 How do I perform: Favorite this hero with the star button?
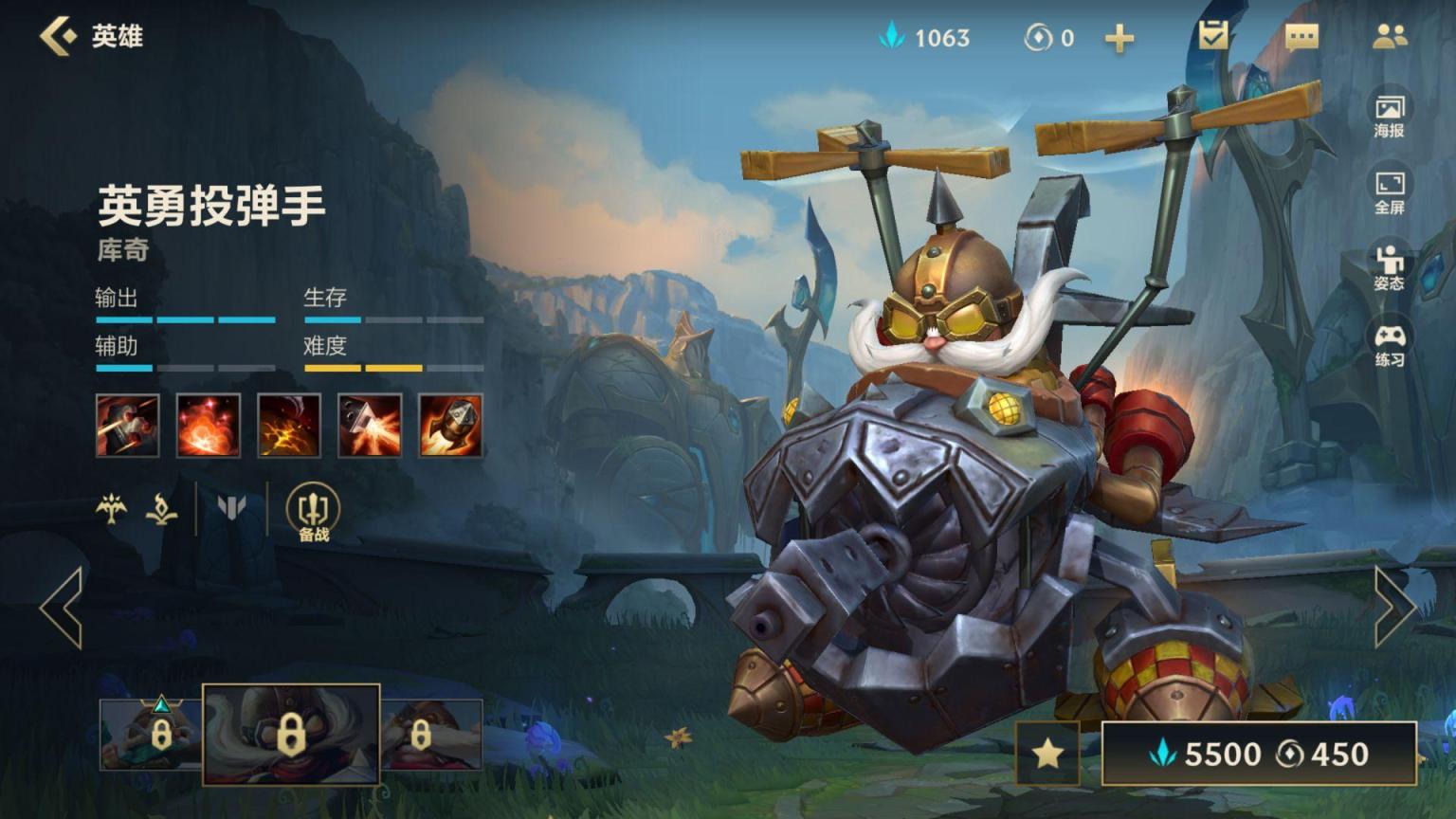tap(1047, 754)
